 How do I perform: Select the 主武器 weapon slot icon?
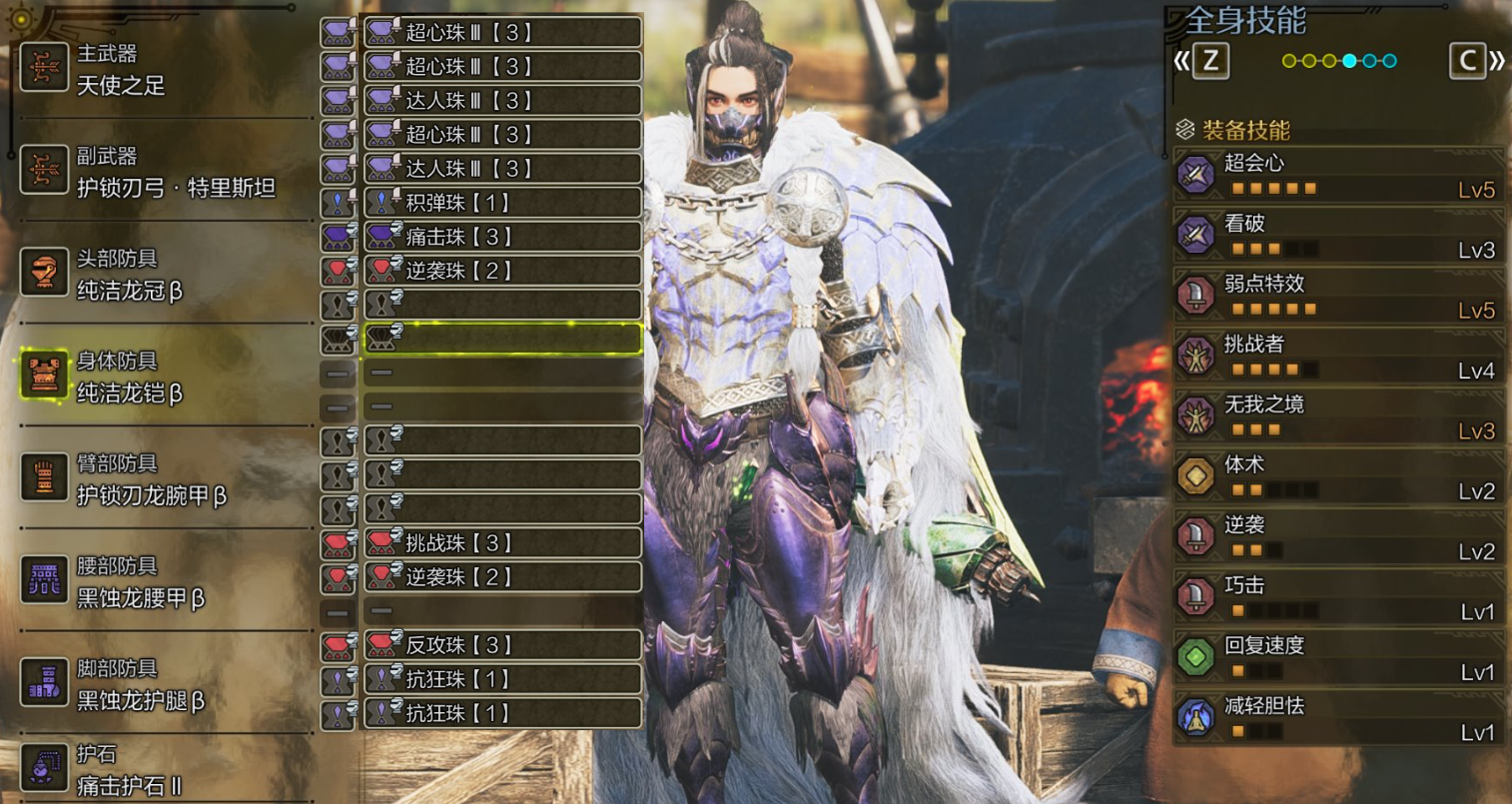pyautogui.click(x=45, y=69)
